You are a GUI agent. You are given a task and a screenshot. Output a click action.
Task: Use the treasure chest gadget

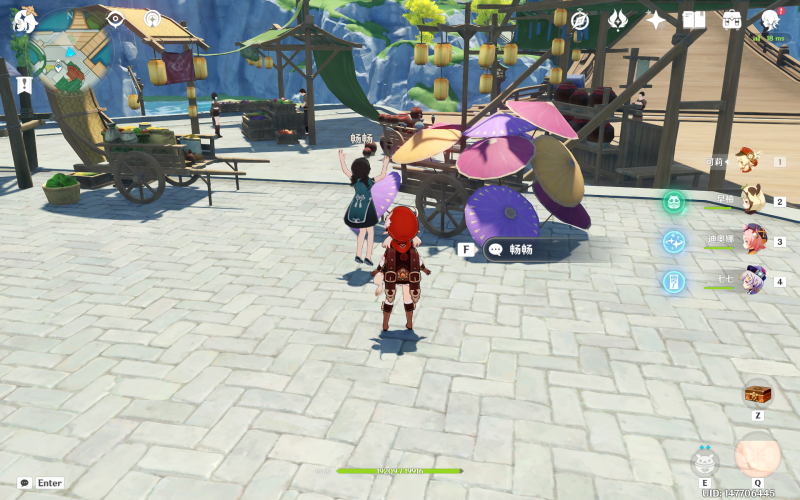[x=758, y=392]
